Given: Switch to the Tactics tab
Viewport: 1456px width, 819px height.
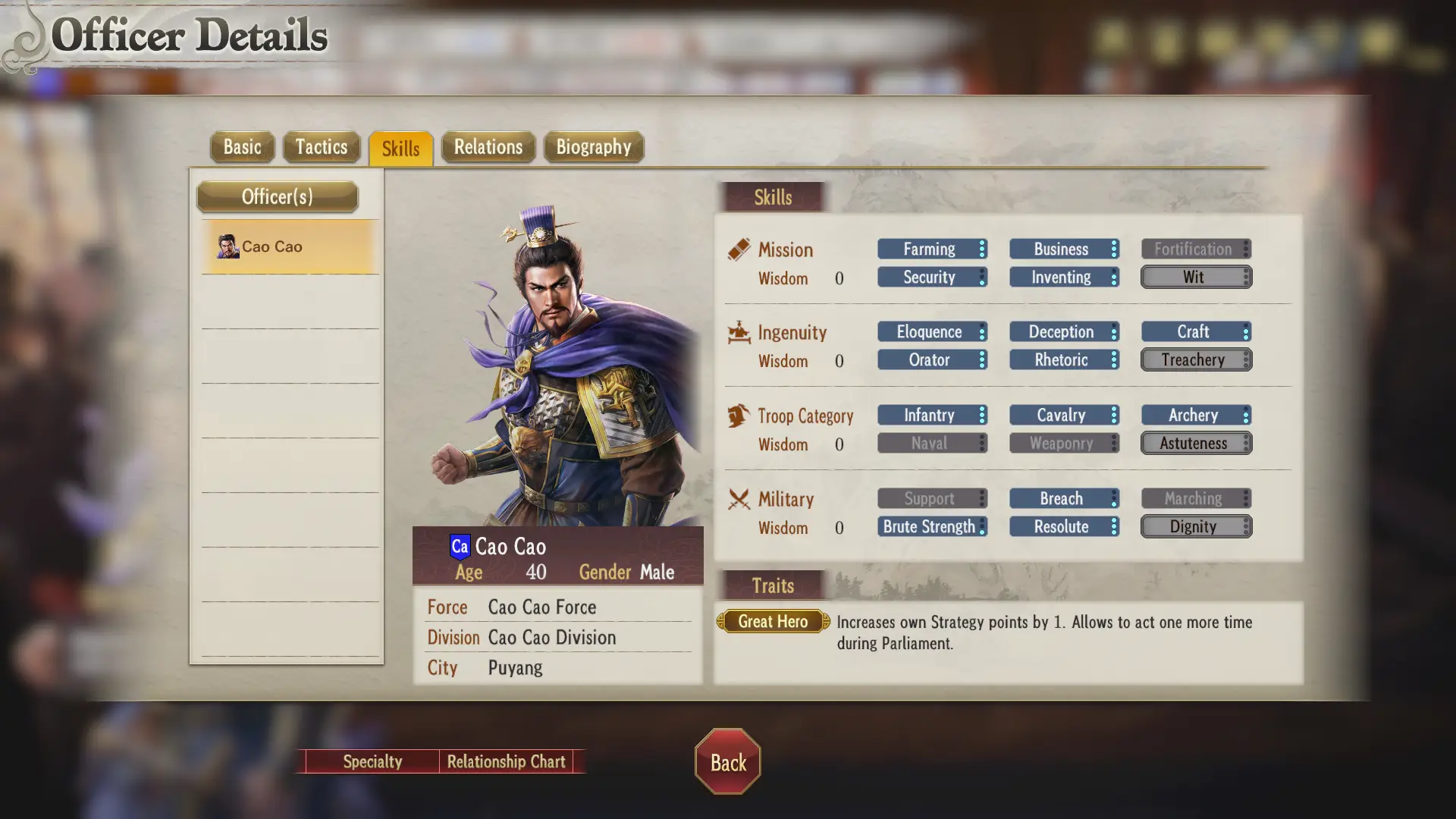Looking at the screenshot, I should click(321, 146).
